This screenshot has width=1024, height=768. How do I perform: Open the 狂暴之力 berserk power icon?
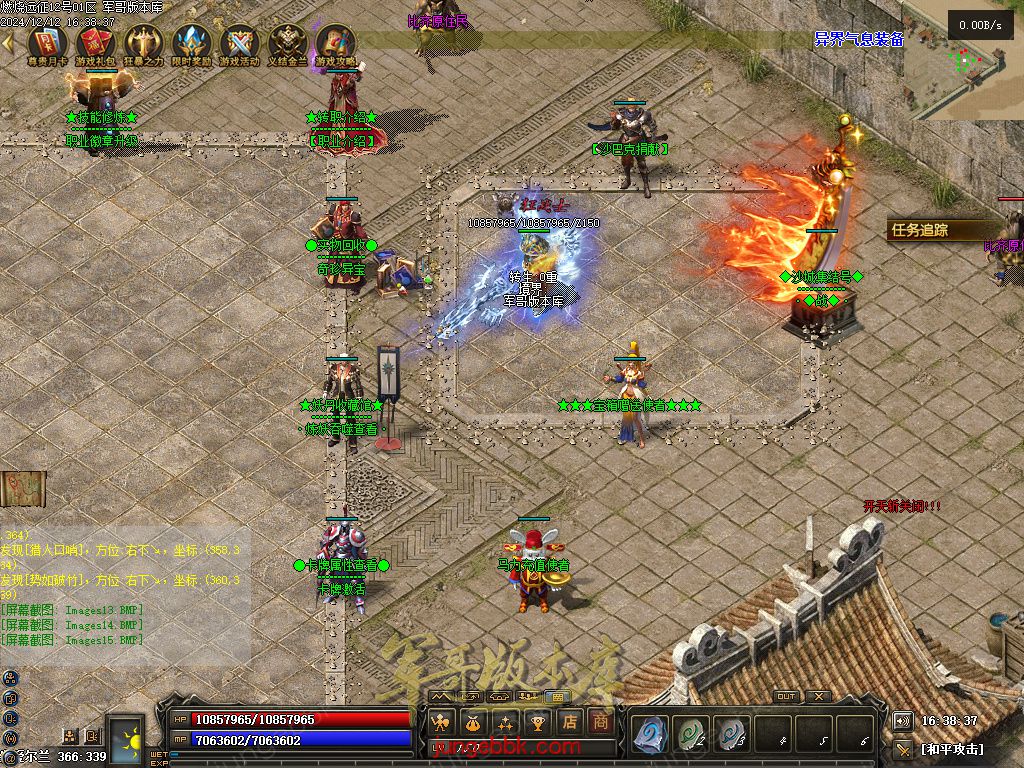(x=143, y=43)
